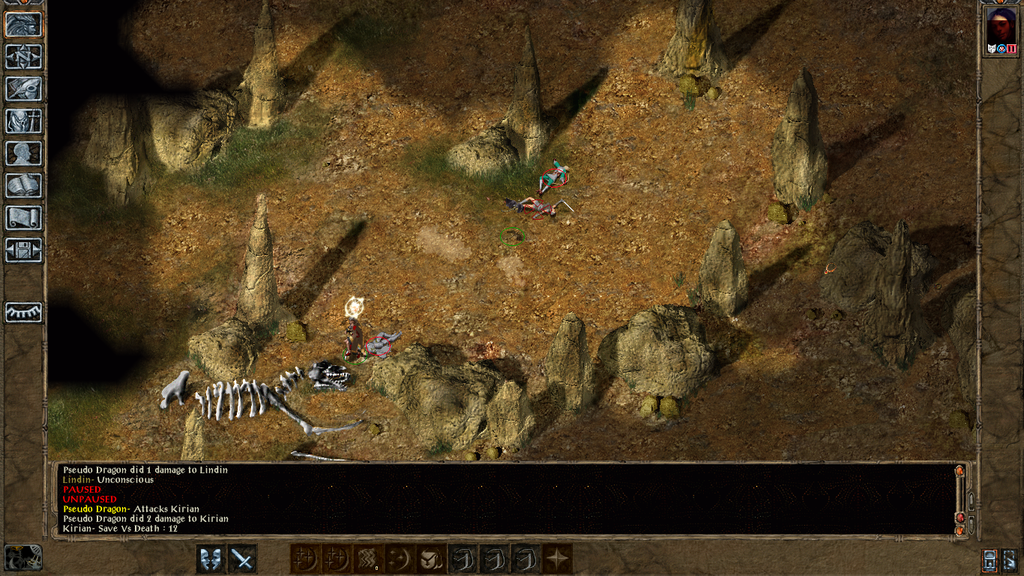This screenshot has width=1024, height=576.
Task: Choose the Talk action with twin masks
Action: click(x=211, y=558)
